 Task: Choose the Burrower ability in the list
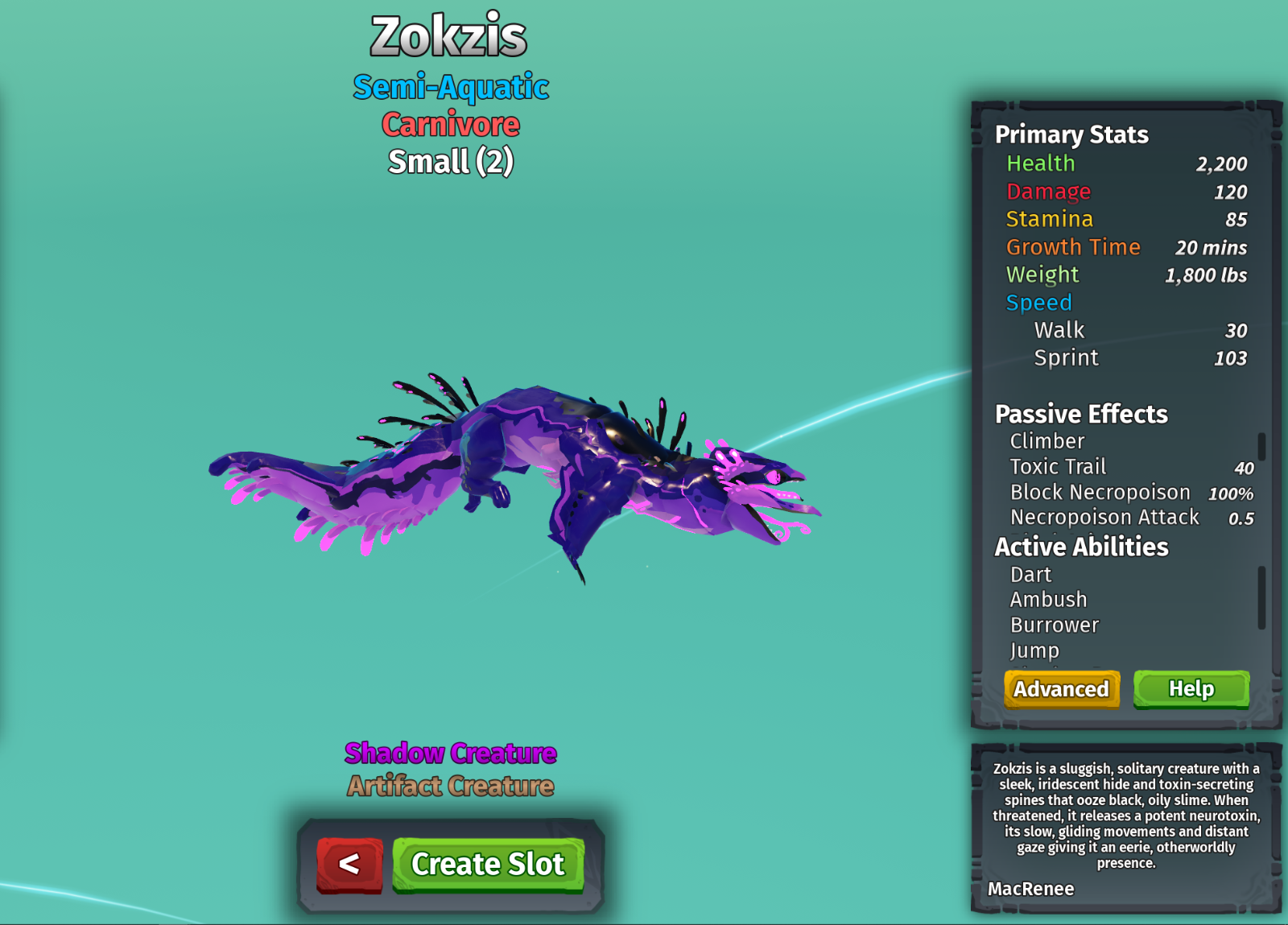click(1055, 626)
